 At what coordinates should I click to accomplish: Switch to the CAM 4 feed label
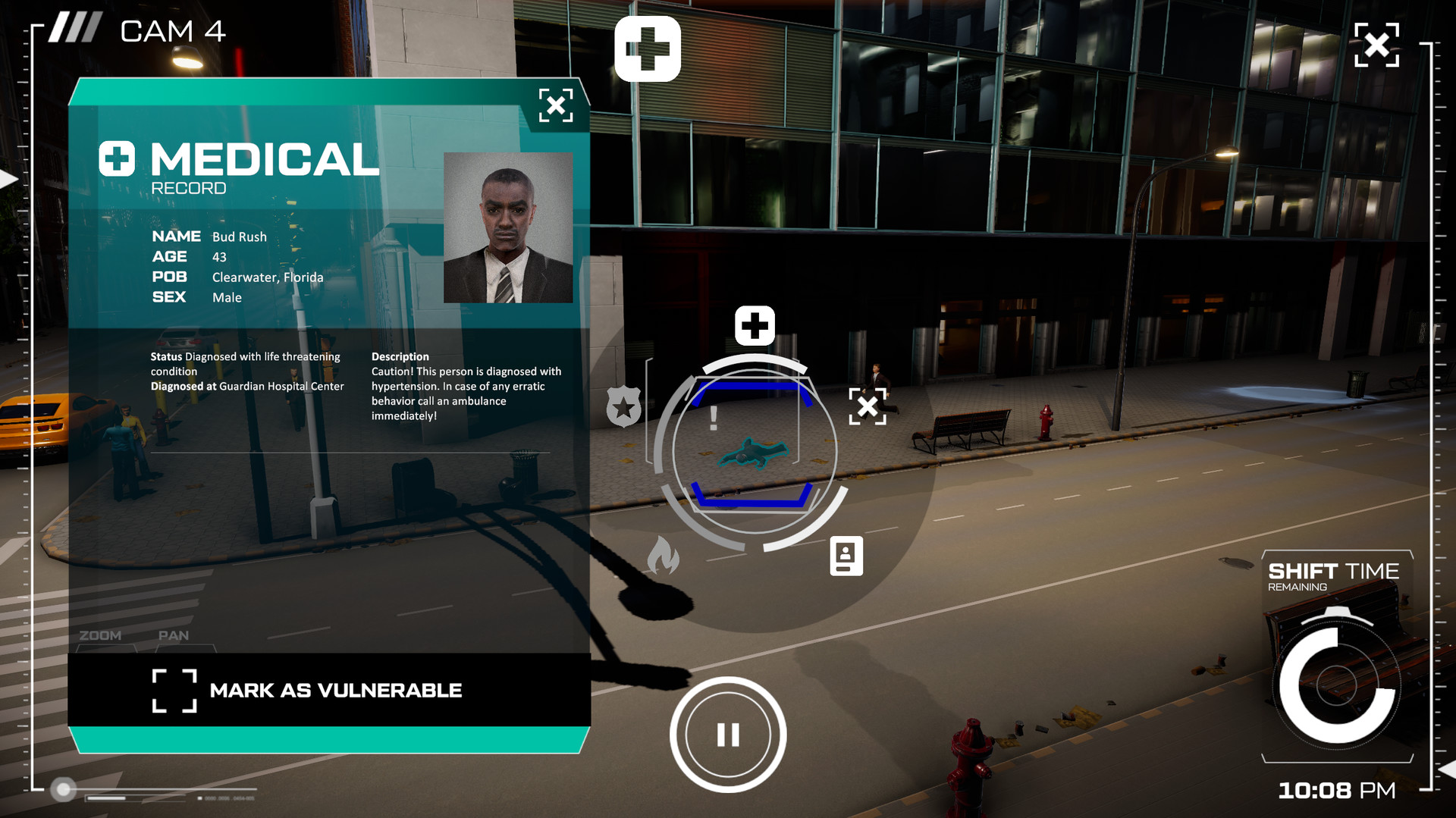pos(173,30)
